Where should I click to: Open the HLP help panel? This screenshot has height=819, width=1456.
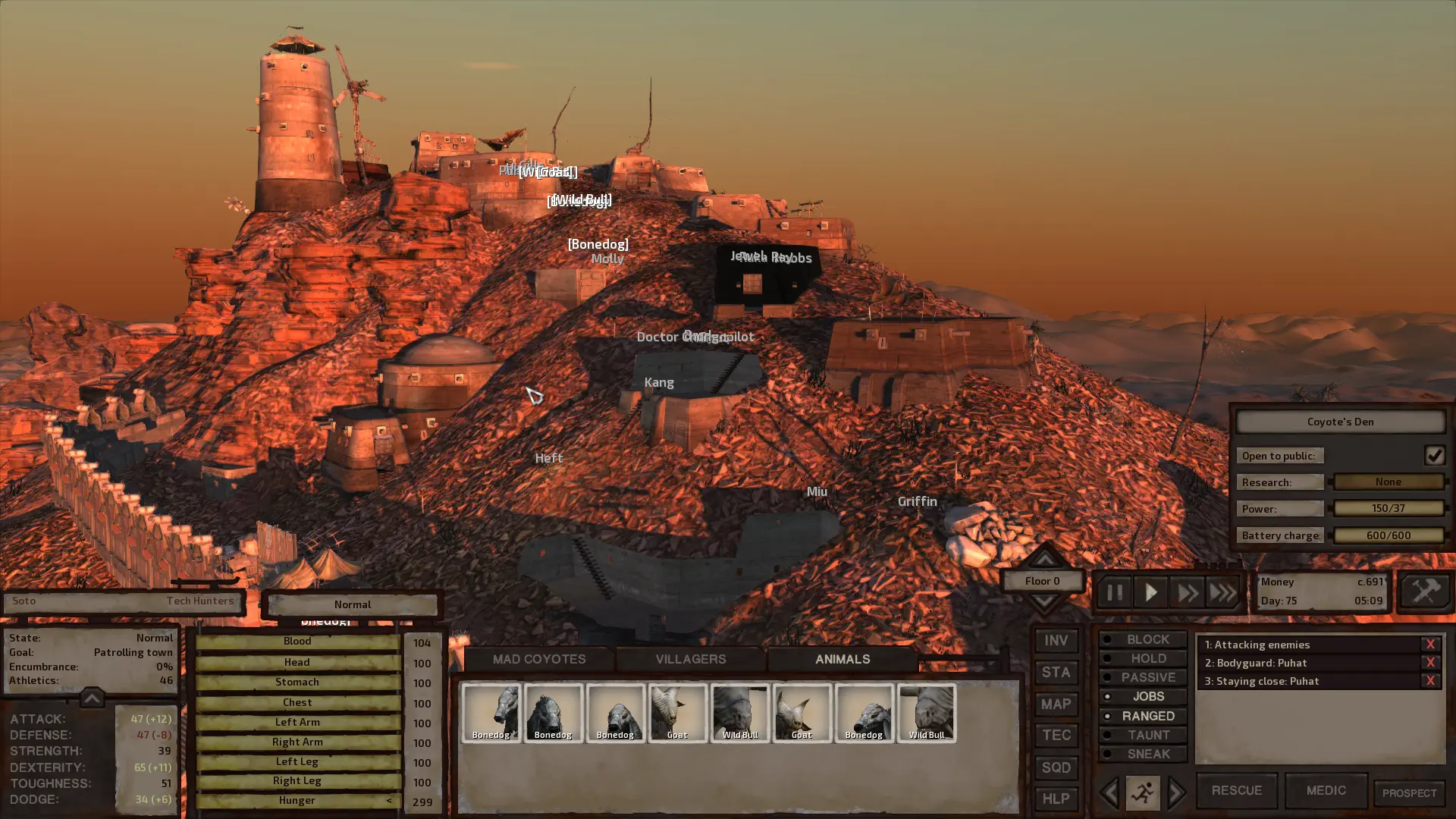(x=1056, y=799)
